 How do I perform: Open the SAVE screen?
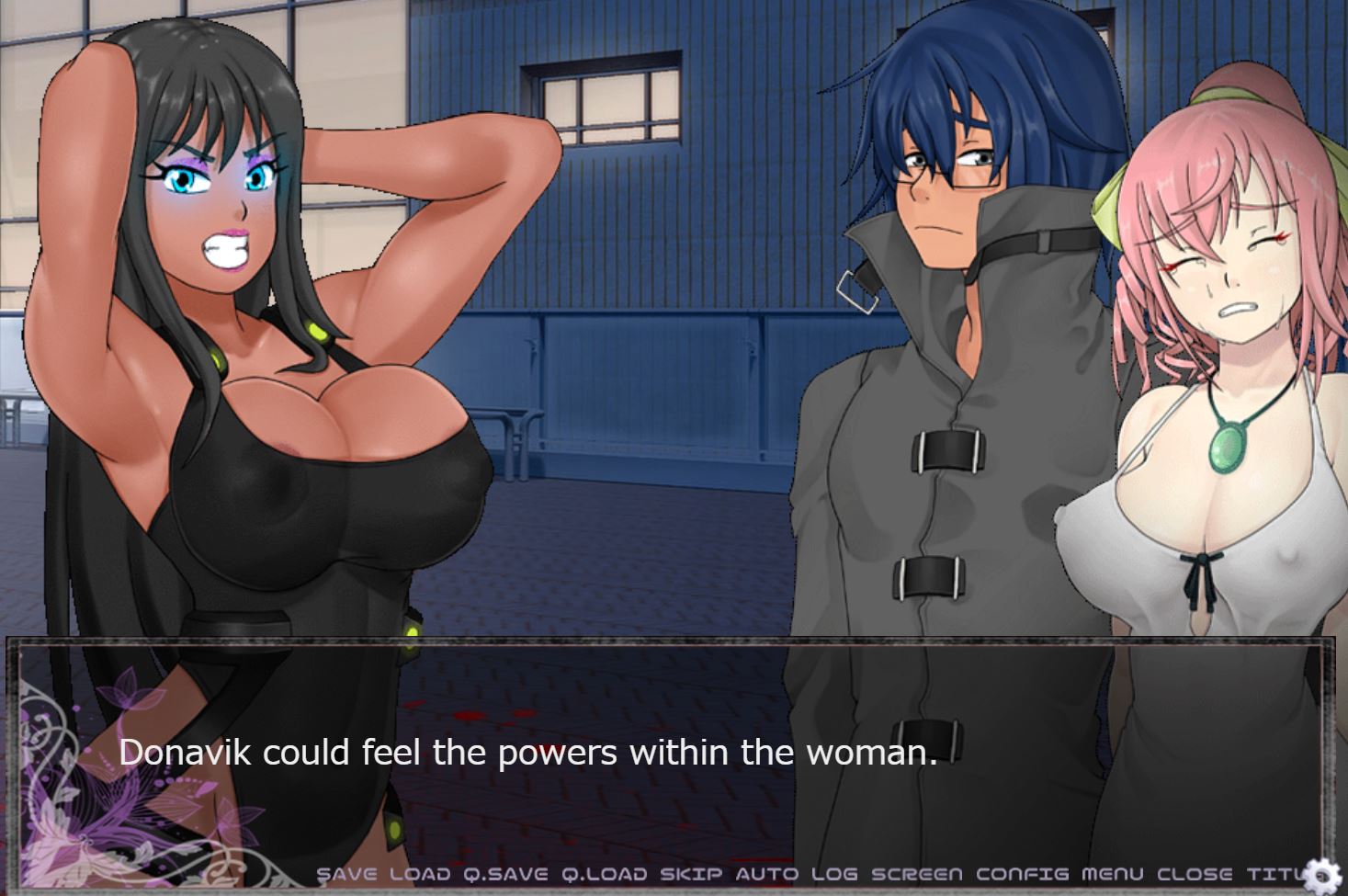coord(346,874)
